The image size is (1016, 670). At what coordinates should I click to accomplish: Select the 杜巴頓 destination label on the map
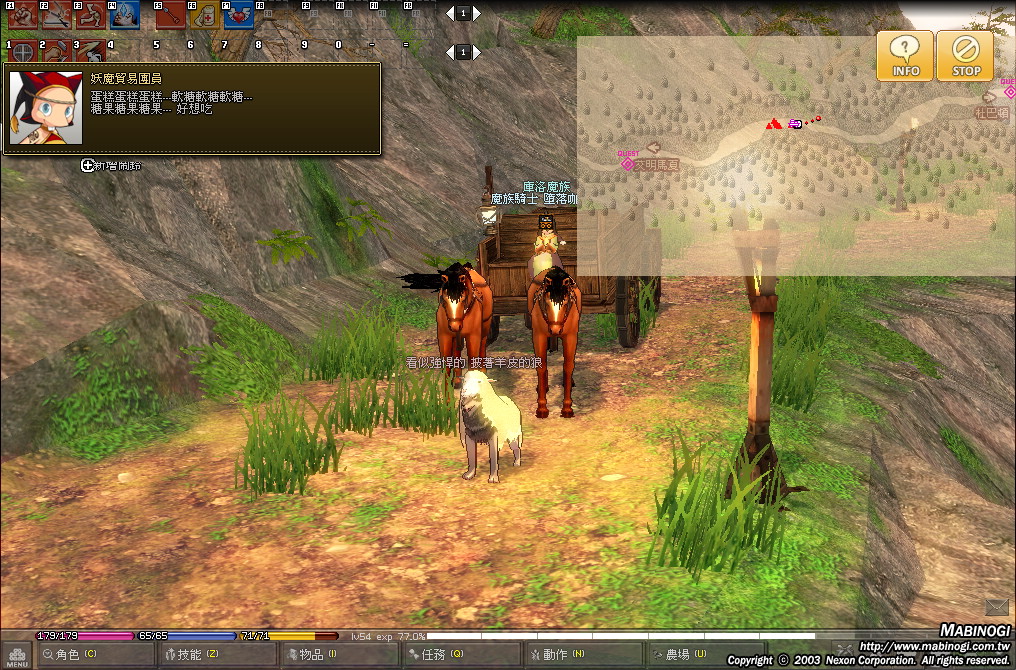click(x=990, y=113)
